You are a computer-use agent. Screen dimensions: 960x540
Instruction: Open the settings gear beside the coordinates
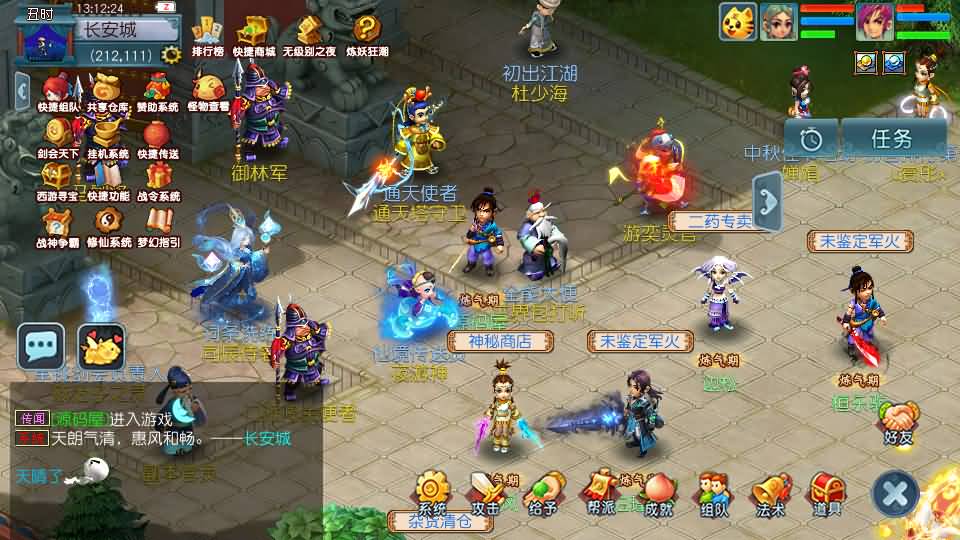[171, 54]
